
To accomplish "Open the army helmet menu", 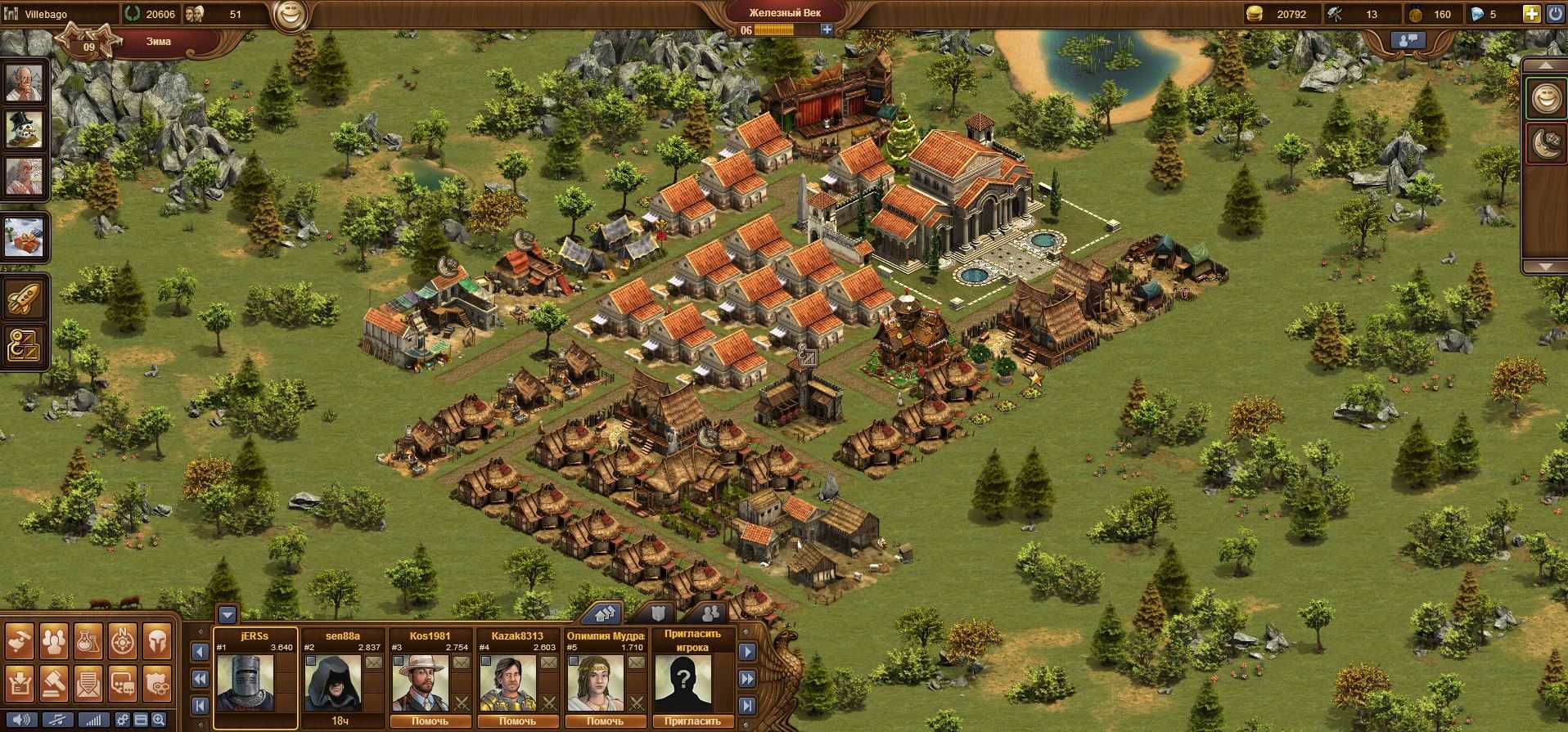I will pos(157,642).
